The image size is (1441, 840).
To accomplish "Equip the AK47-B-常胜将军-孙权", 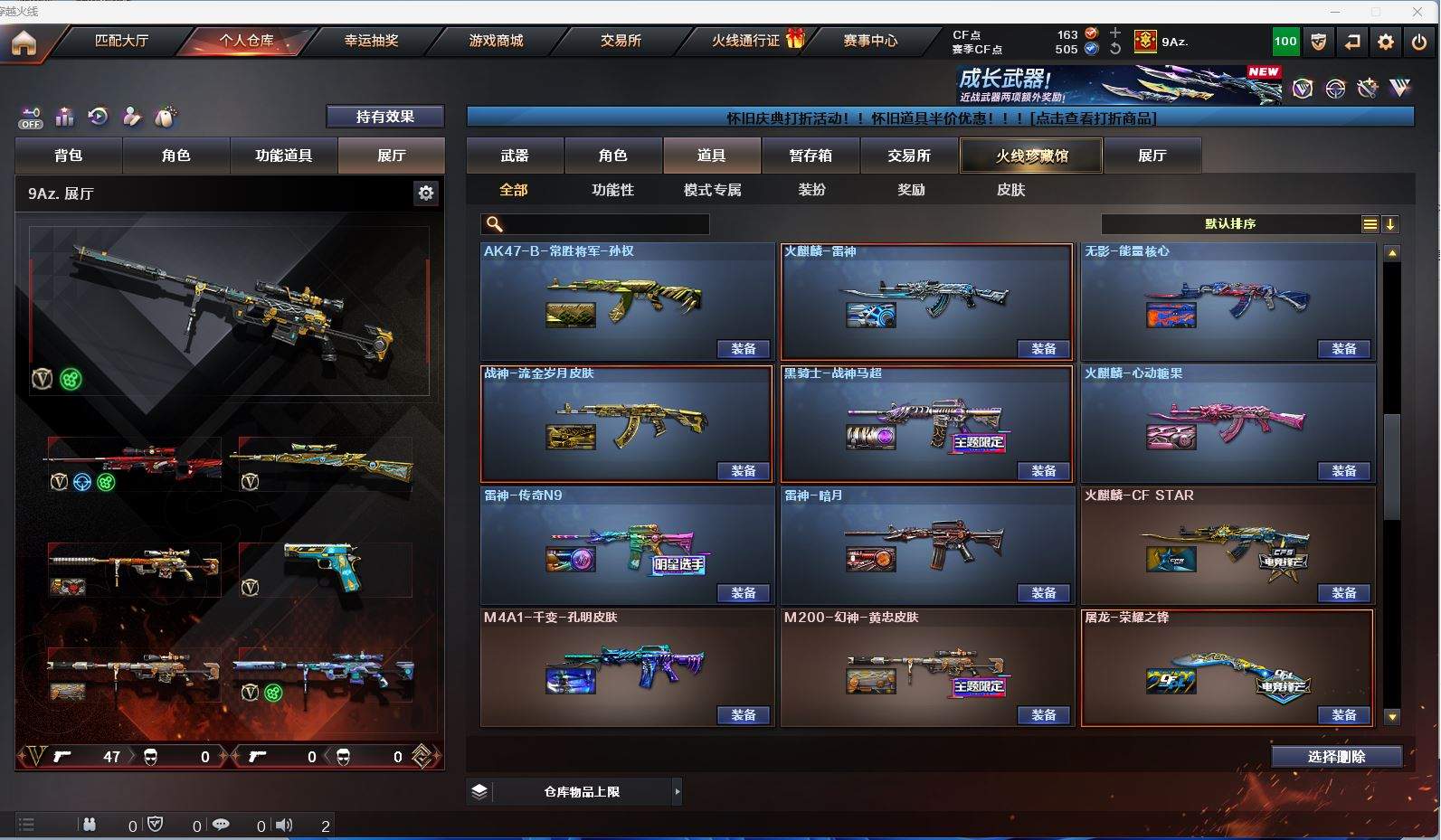I will coord(744,349).
